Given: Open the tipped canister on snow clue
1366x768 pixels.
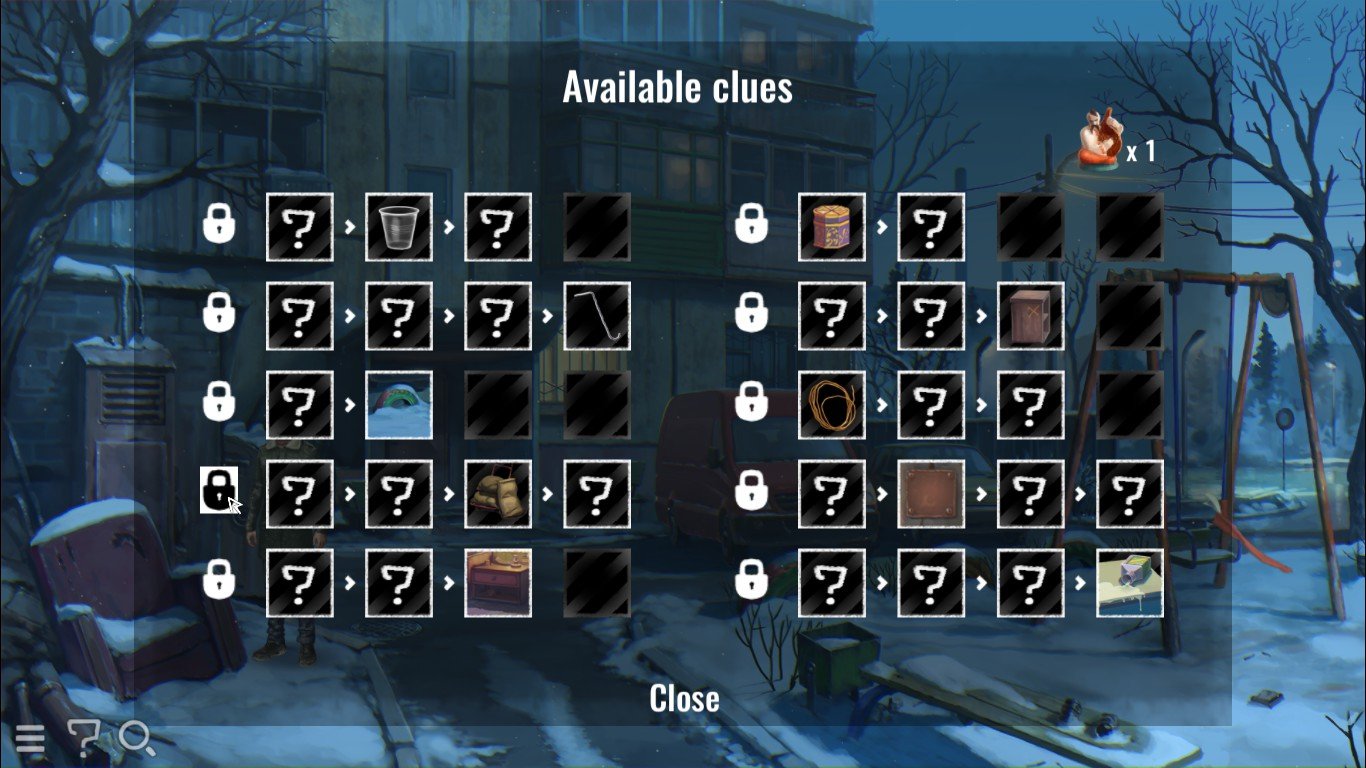Looking at the screenshot, I should tap(1130, 583).
